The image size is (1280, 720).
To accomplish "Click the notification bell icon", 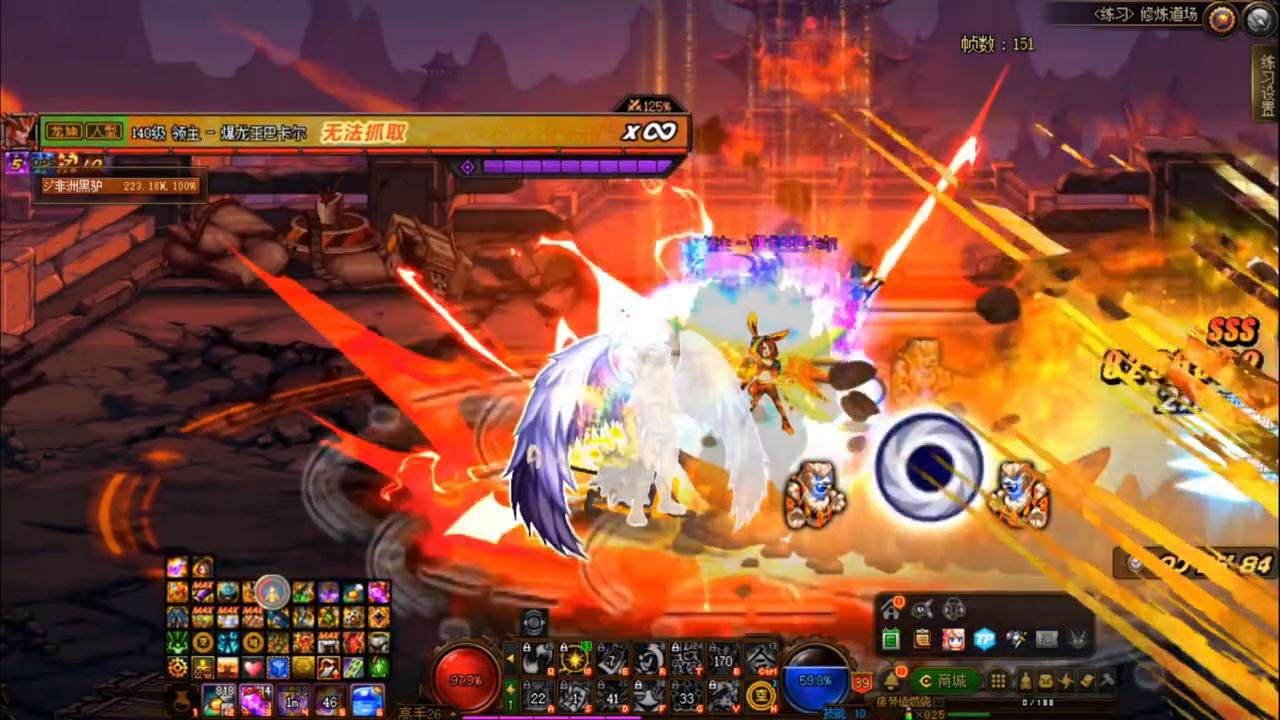I will pos(890,682).
